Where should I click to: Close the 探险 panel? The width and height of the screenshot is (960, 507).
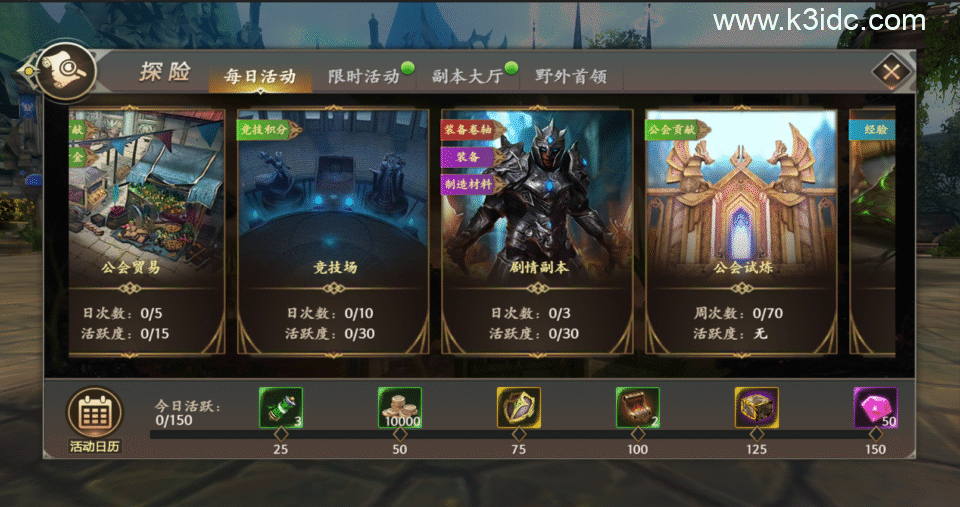(x=891, y=71)
